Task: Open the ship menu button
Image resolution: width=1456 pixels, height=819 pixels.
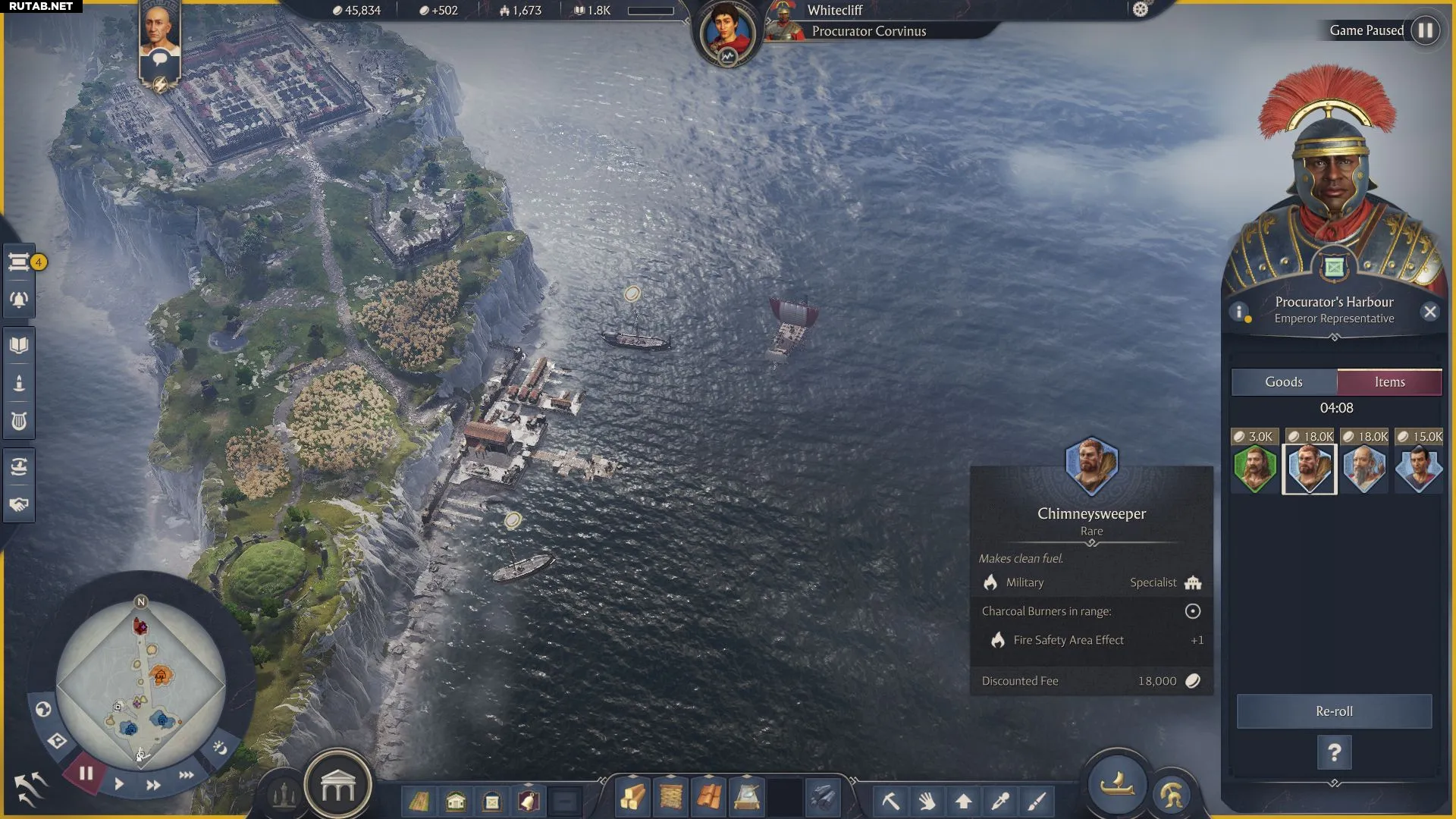Action: point(1116,786)
